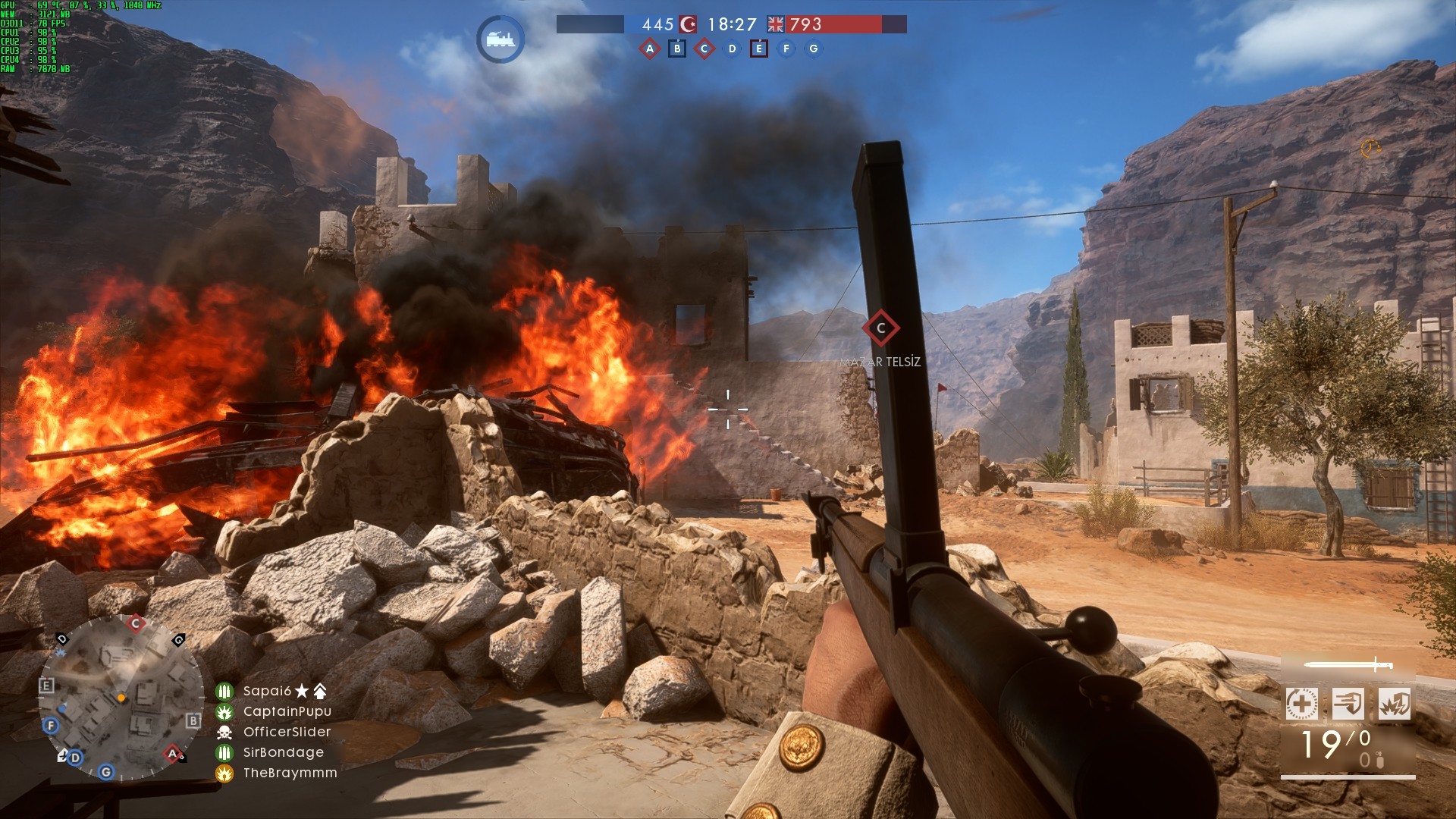The image size is (1456, 819).
Task: Select TheBraymmm in the squad list
Action: (x=290, y=773)
